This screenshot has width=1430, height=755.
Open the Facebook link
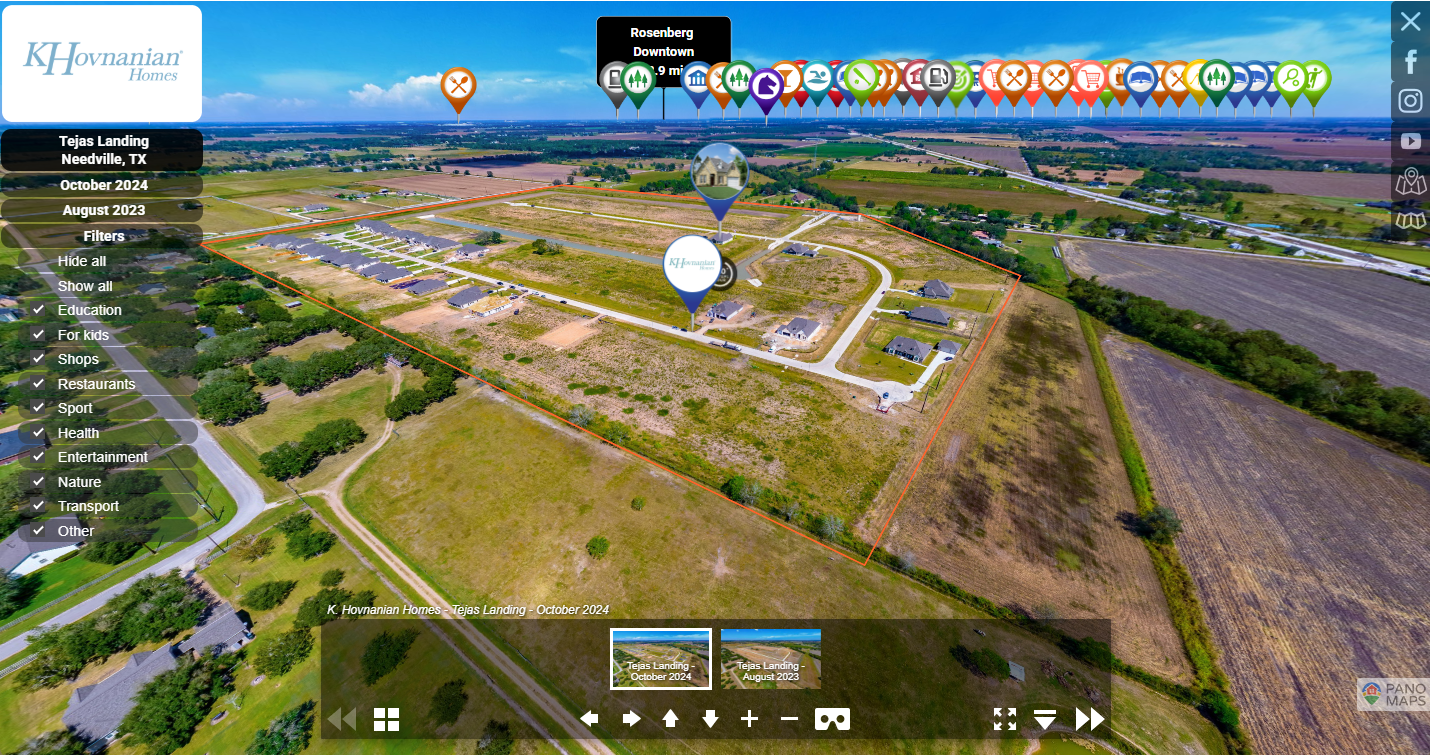(1410, 62)
